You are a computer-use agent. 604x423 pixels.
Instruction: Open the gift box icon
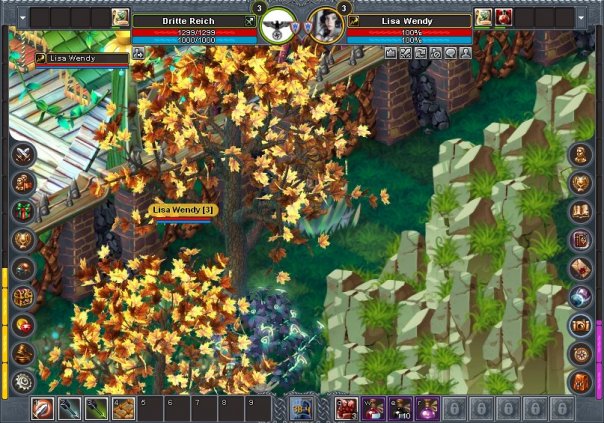tap(23, 212)
